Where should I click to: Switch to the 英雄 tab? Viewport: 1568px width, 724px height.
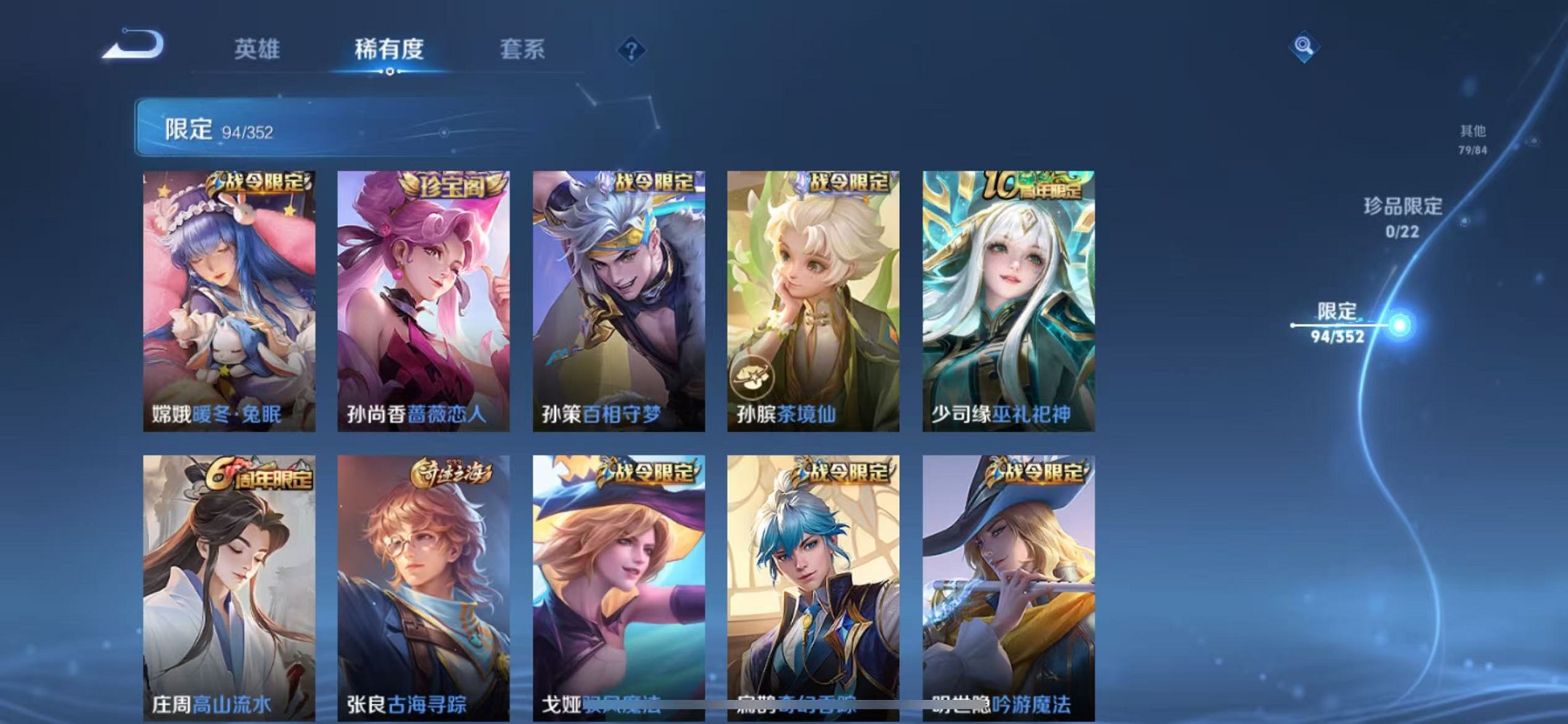click(259, 50)
